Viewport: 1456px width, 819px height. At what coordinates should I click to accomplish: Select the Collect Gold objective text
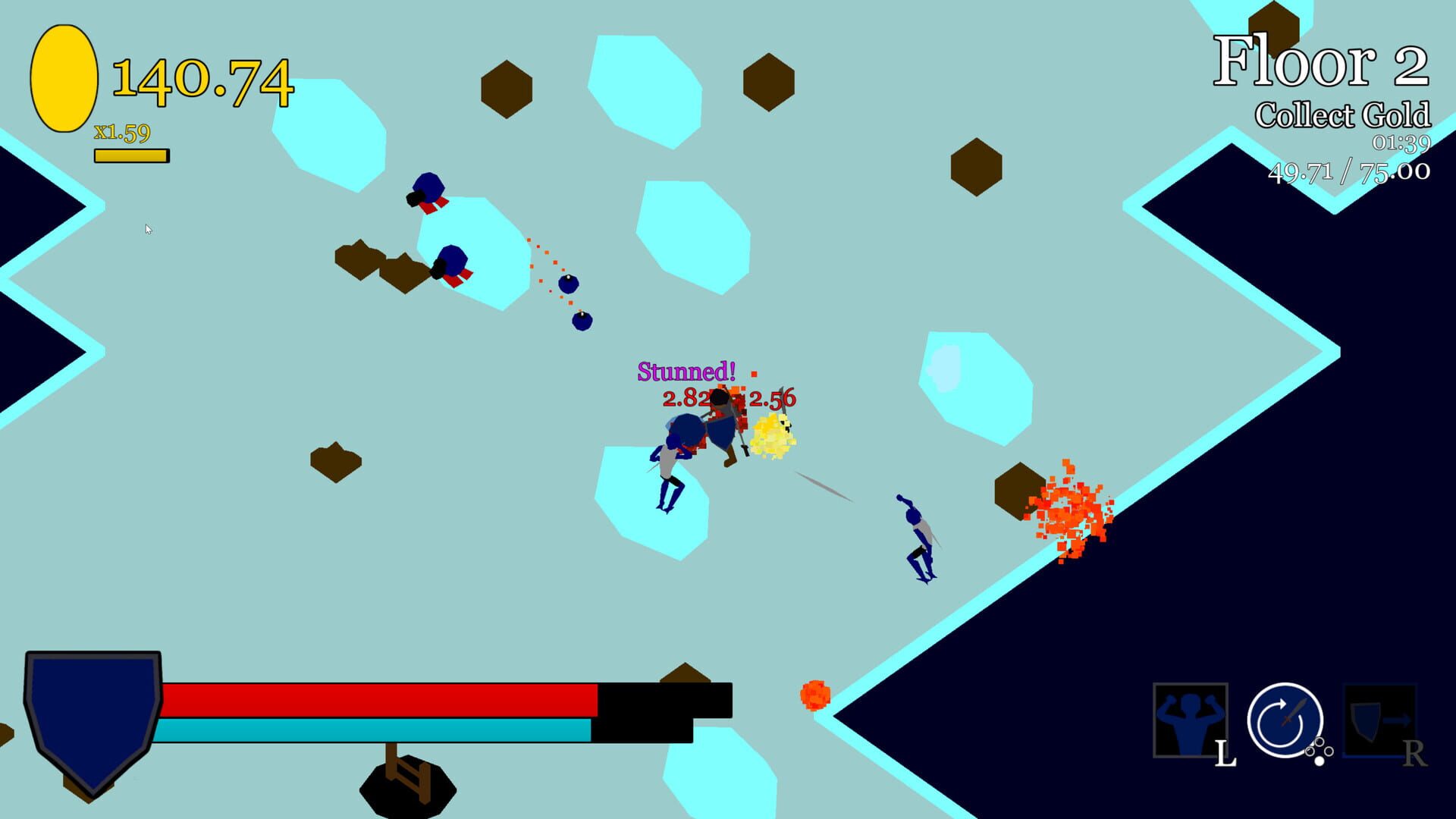click(x=1346, y=116)
